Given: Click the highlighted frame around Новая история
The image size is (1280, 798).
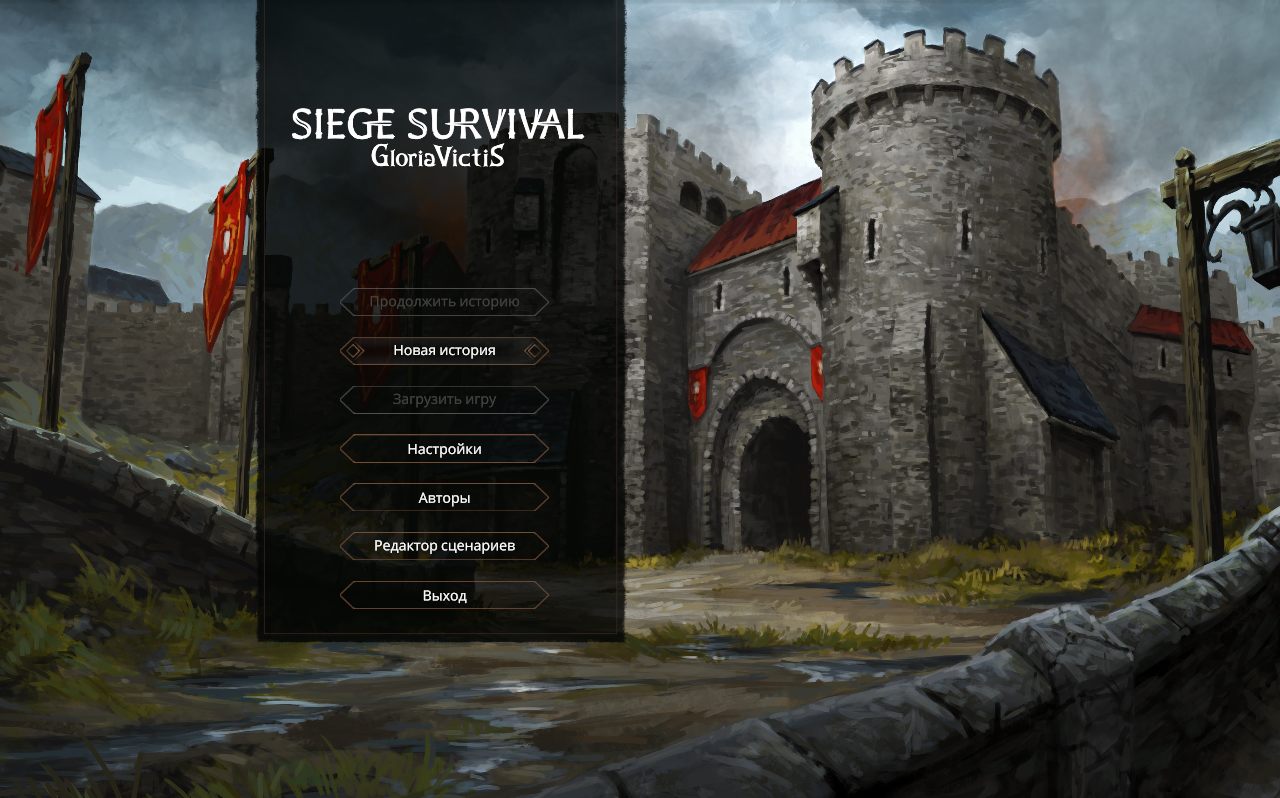Looking at the screenshot, I should (443, 335).
